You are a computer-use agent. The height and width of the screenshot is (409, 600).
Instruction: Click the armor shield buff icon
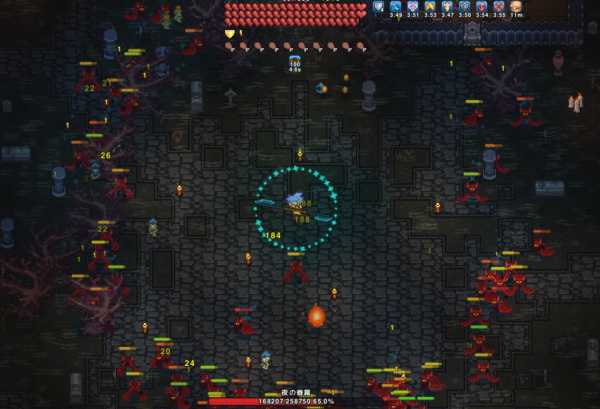coord(379,6)
